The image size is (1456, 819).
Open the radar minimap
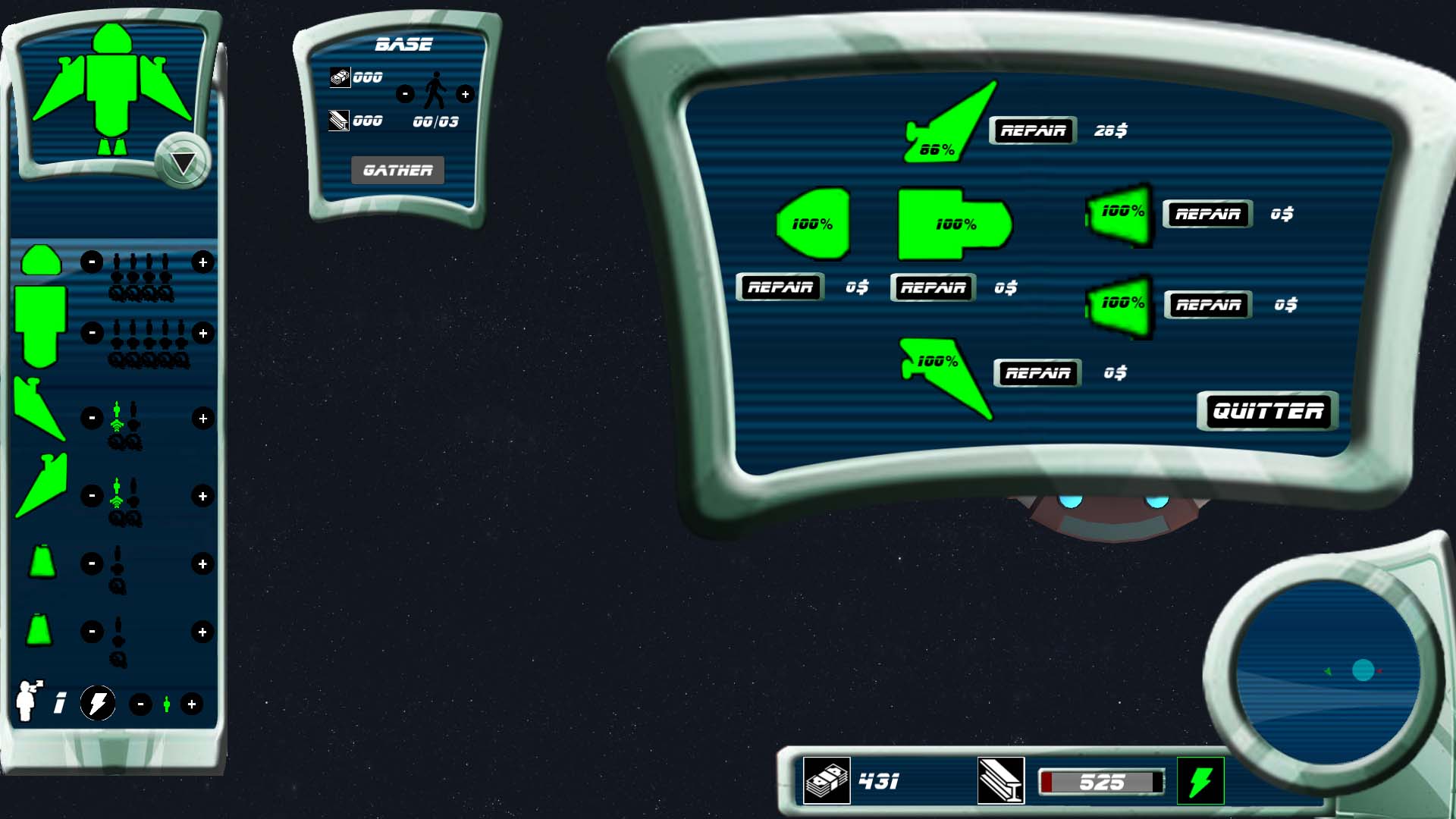(1328, 672)
